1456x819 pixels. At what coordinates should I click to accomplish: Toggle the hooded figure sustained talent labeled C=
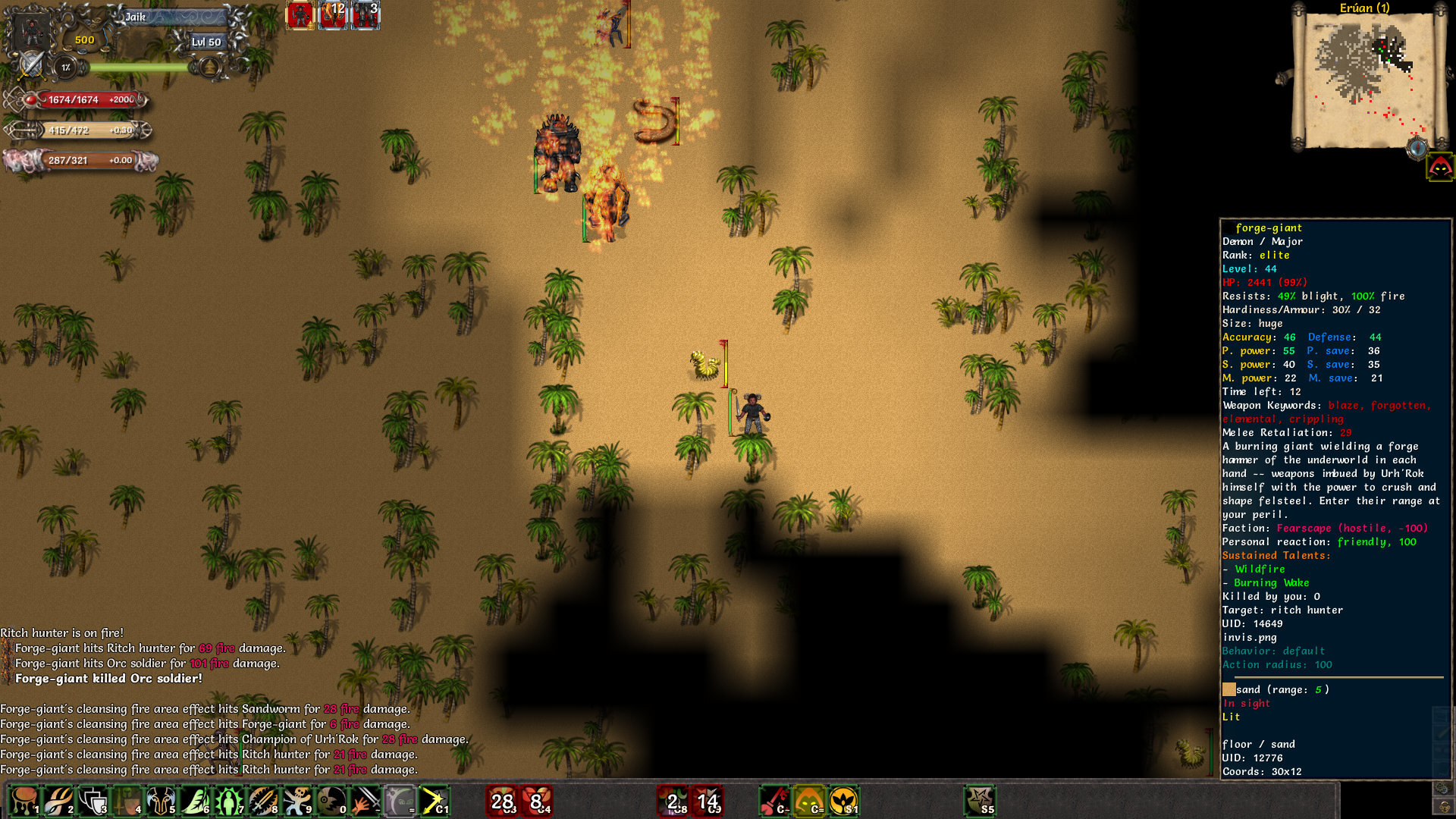coord(808,802)
